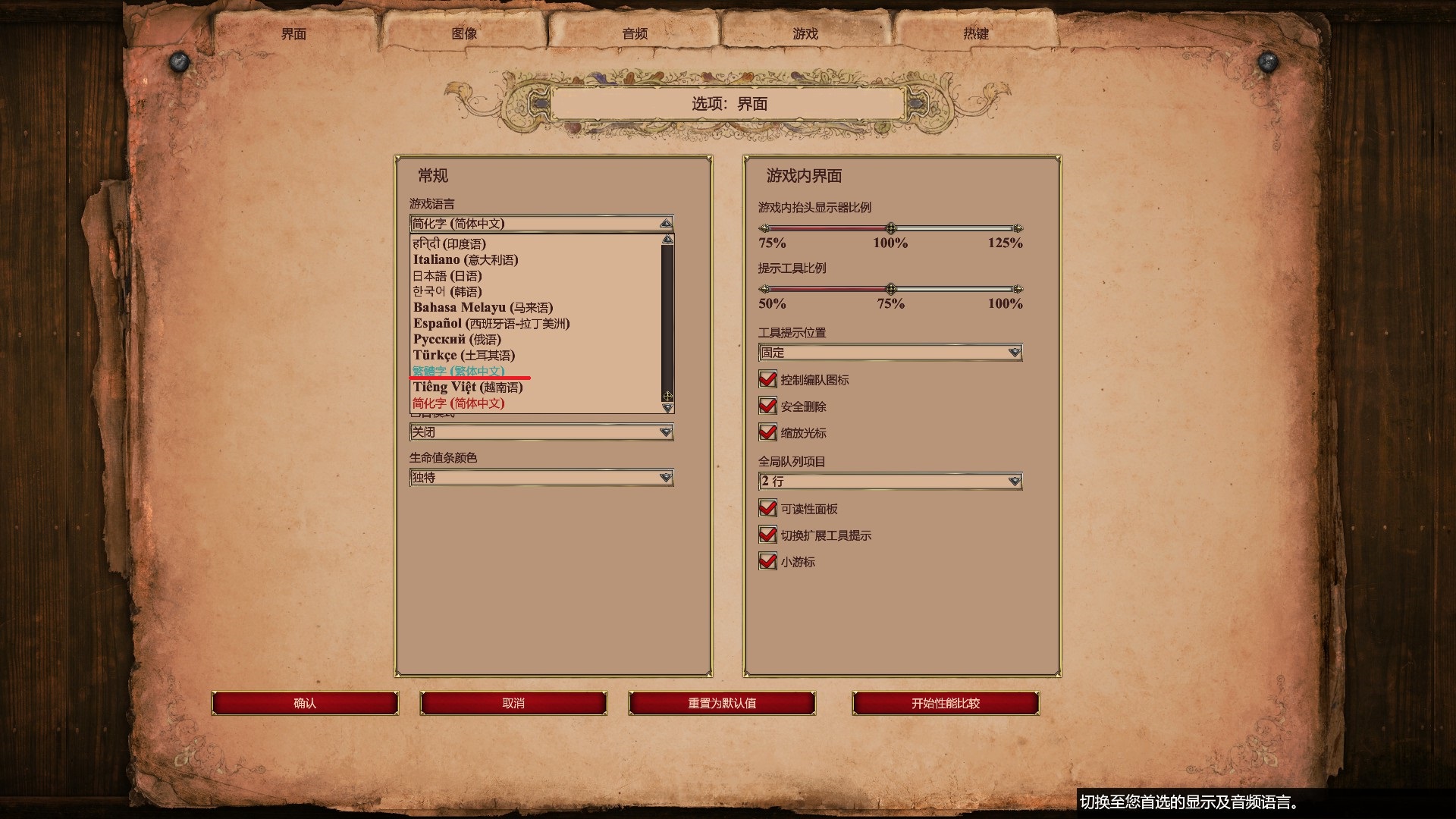Uncheck the 缩放光标 option
The height and width of the screenshot is (819, 1456).
pyautogui.click(x=767, y=432)
